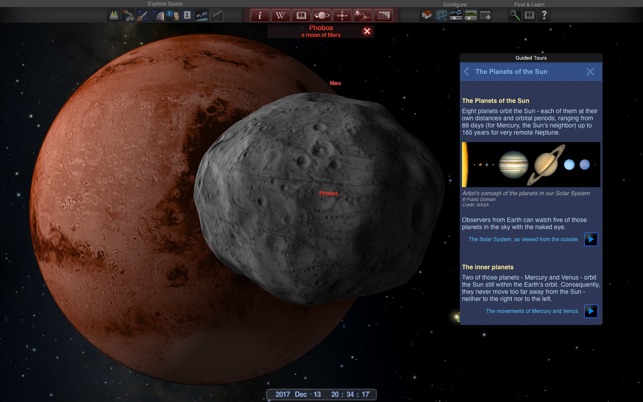Play 'The movements of Mercury and Venus' tour
The height and width of the screenshot is (402, 643).
pos(591,311)
